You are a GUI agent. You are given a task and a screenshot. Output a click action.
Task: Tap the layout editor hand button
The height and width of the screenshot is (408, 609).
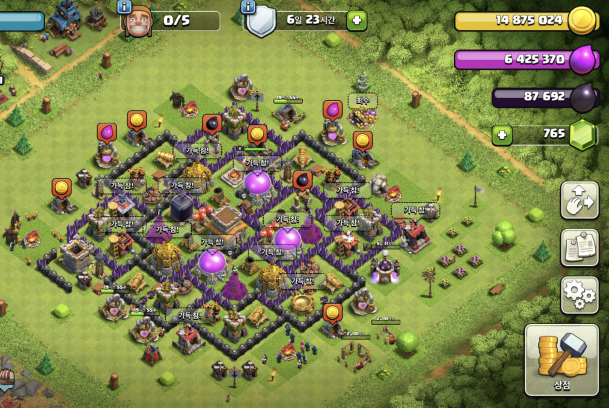point(579,200)
